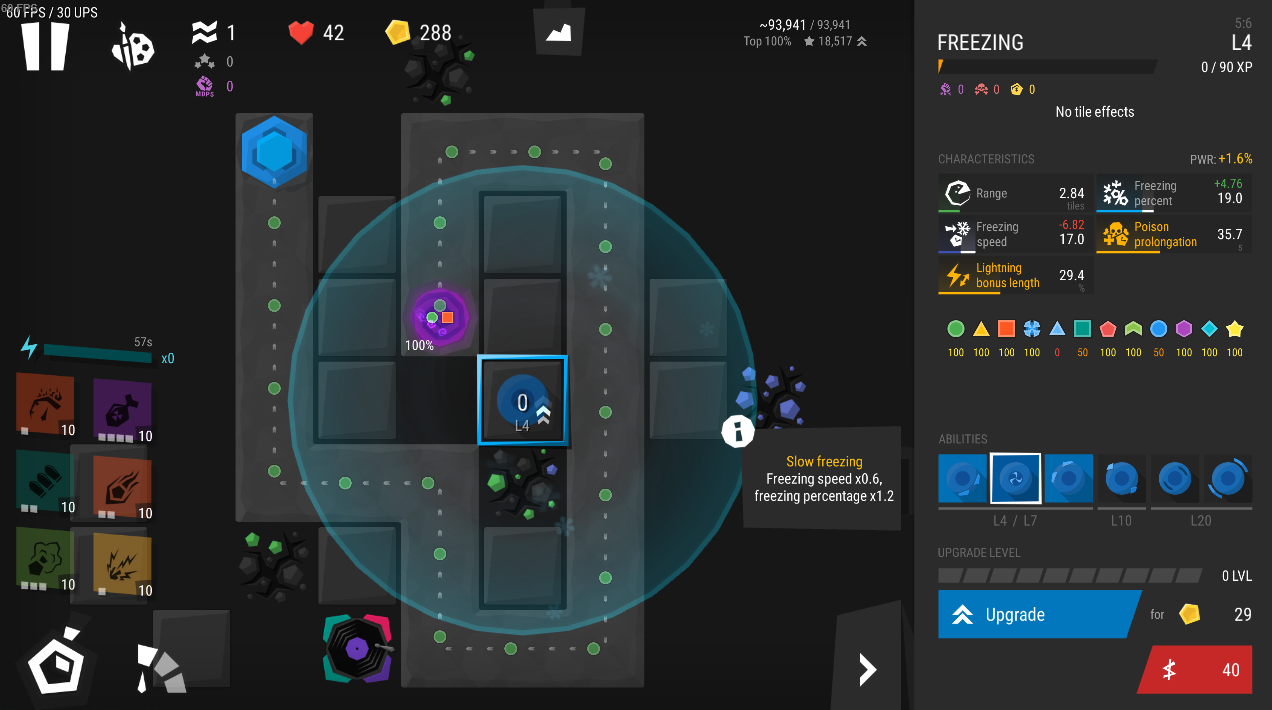Pause the game with the pause button
The width and height of the screenshot is (1272, 710).
[46, 45]
